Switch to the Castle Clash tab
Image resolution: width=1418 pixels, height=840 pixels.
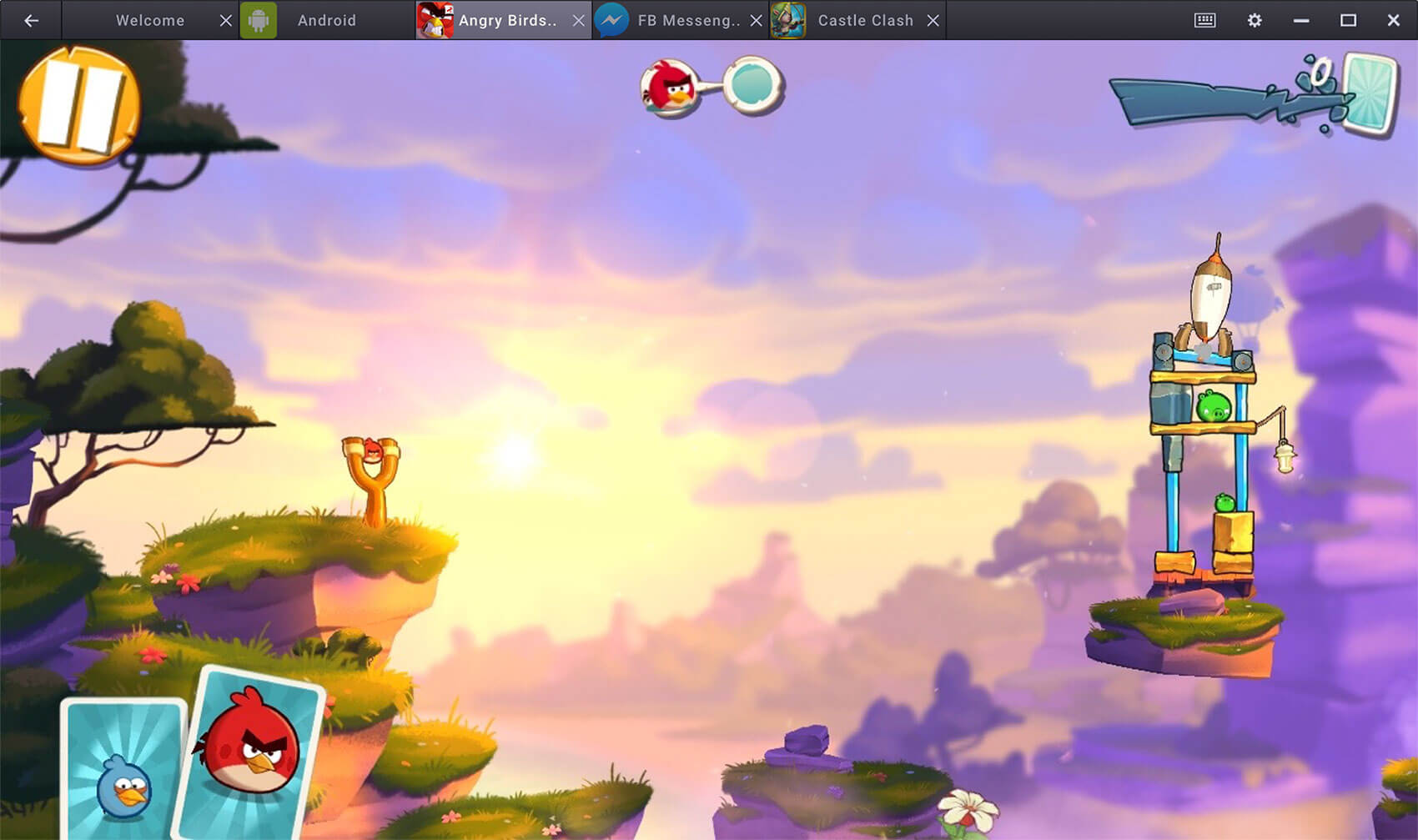[x=864, y=20]
